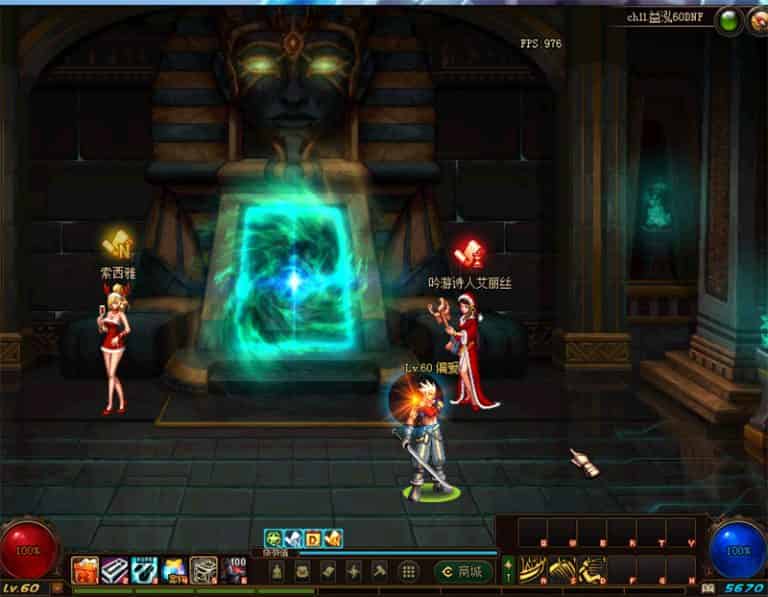Select the cyan item in the hotbar

(143, 570)
